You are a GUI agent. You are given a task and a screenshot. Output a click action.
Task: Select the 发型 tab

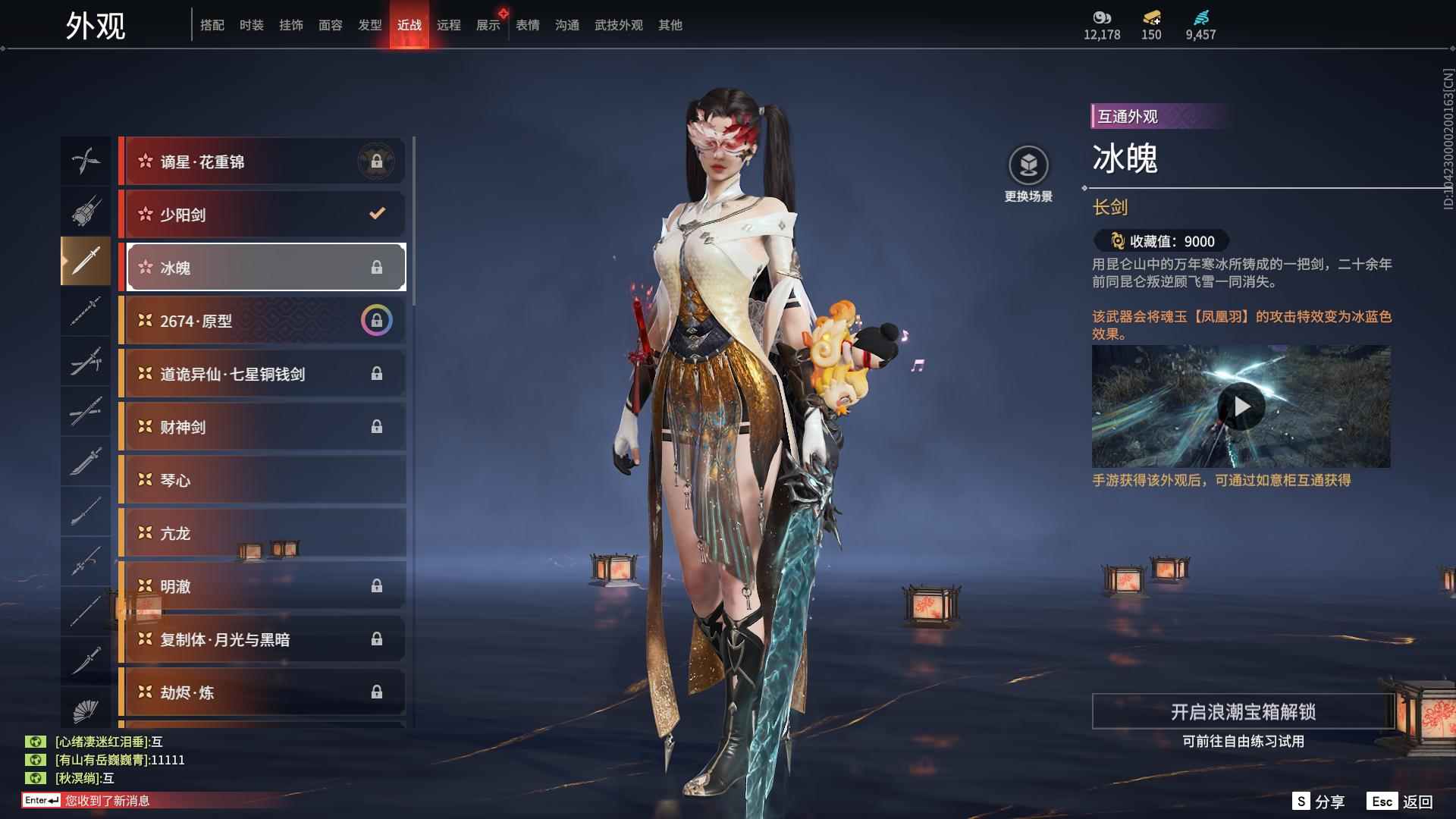[369, 26]
